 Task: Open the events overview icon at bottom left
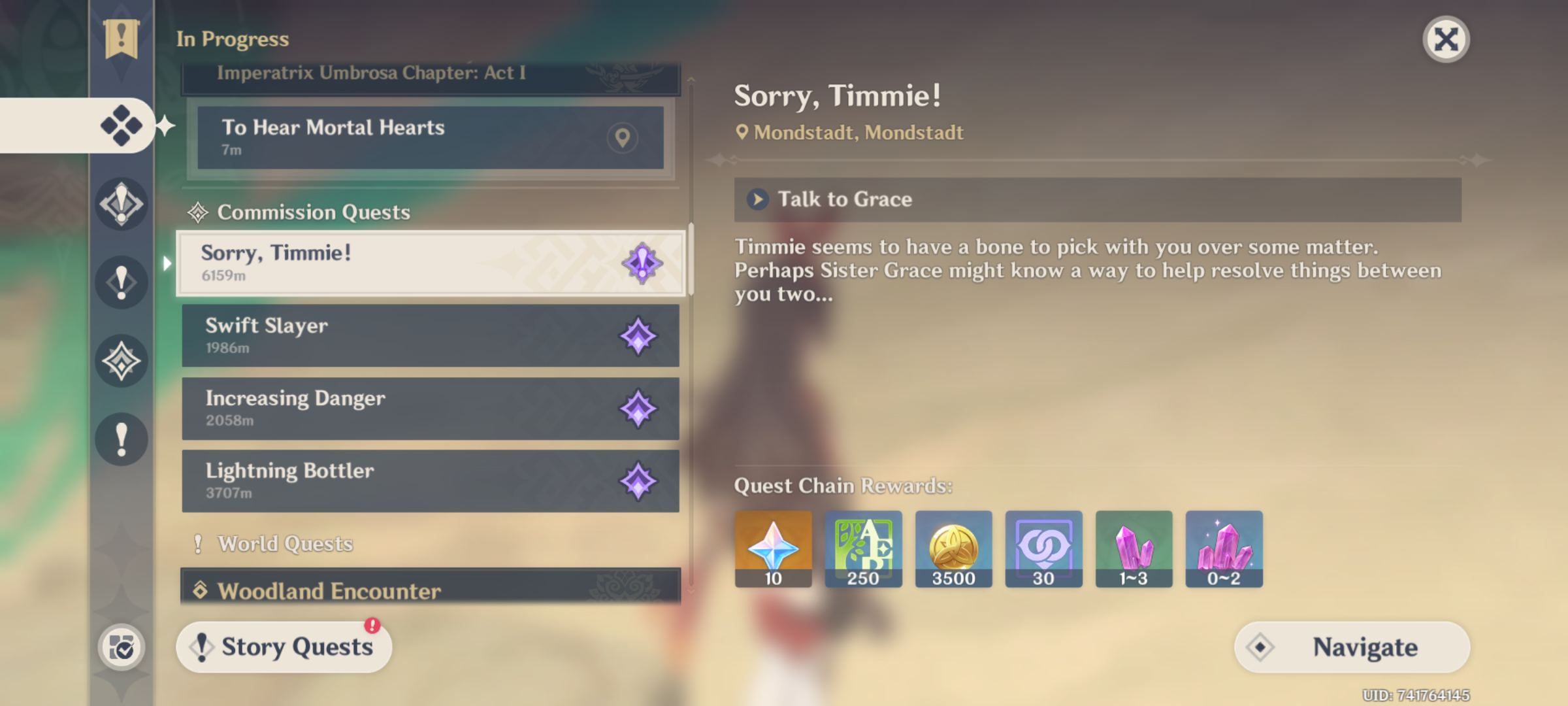pos(120,646)
